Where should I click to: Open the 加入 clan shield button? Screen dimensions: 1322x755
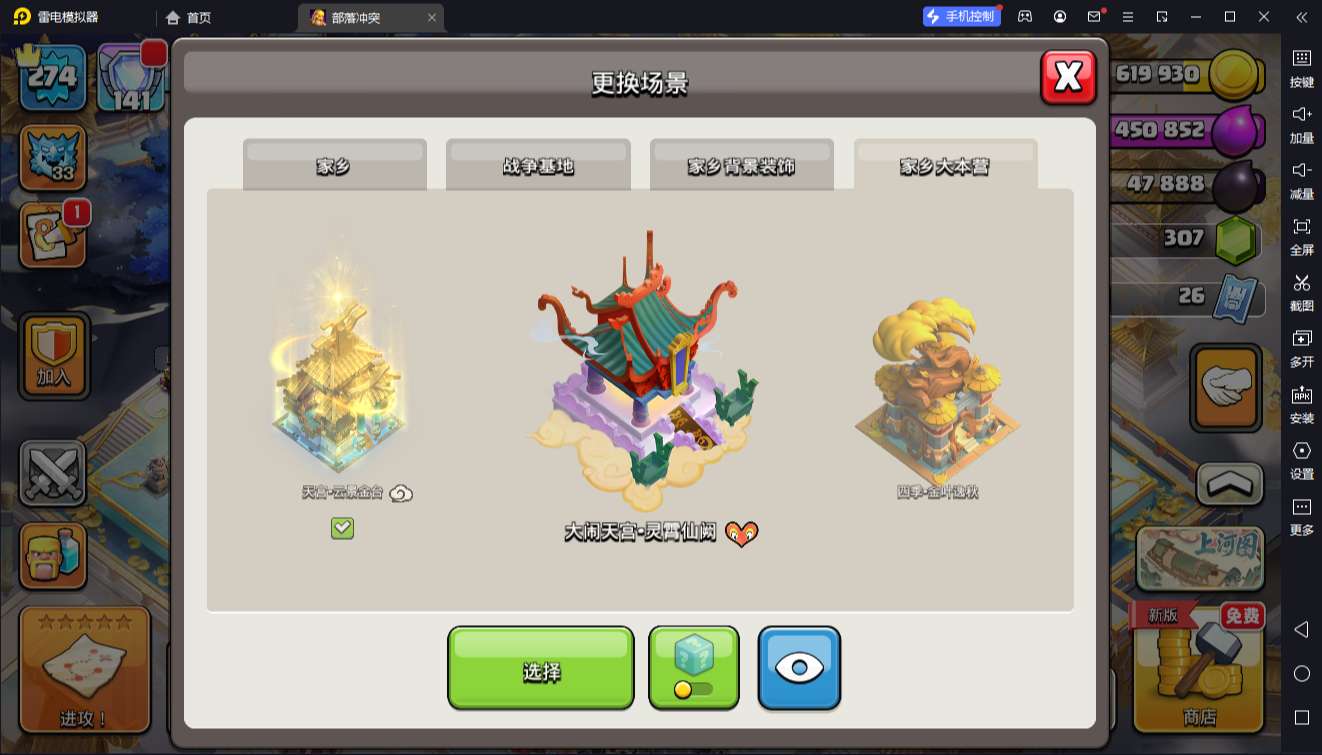point(53,355)
